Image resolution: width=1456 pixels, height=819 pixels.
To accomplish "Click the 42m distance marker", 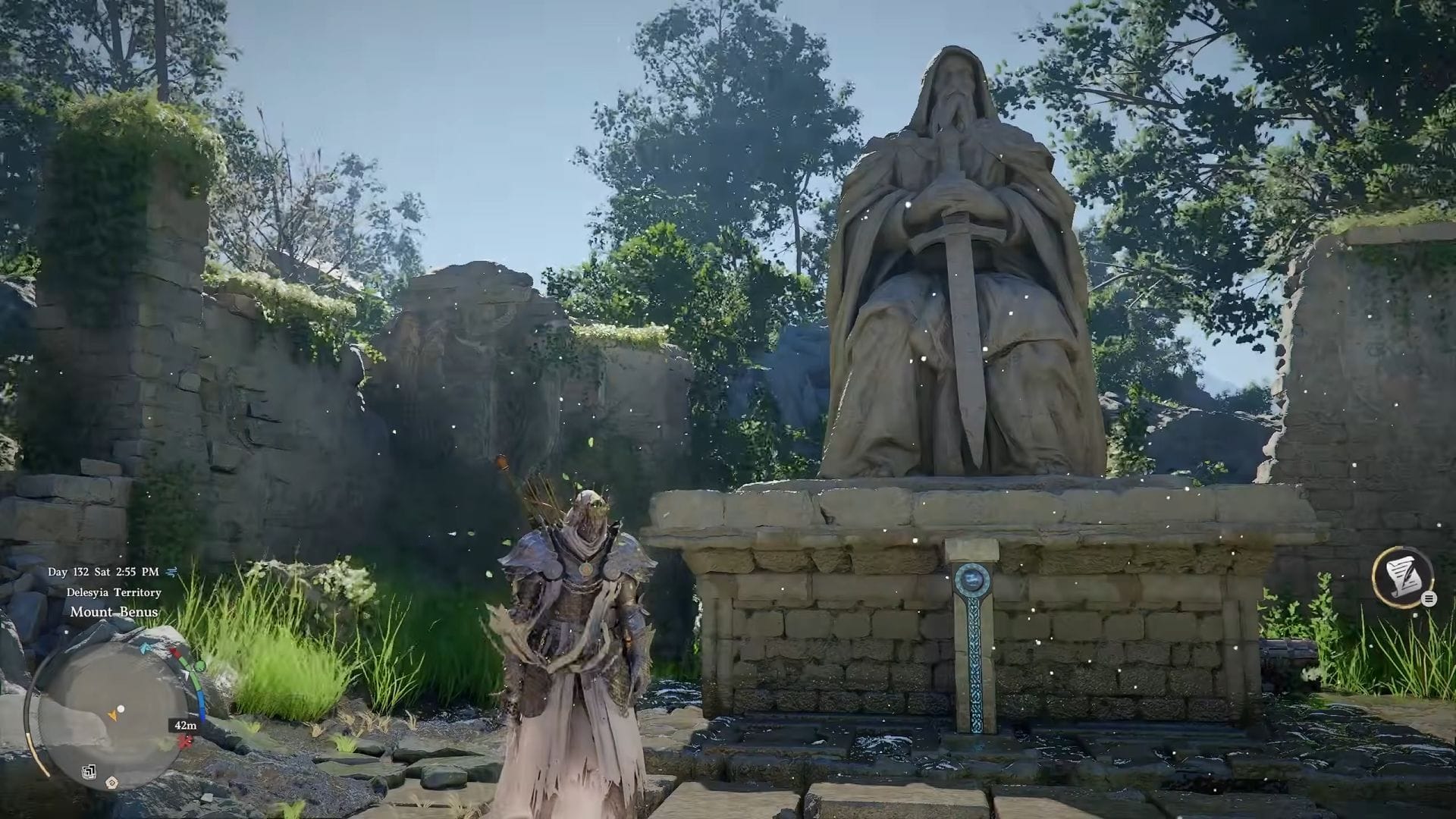I will pos(186,726).
